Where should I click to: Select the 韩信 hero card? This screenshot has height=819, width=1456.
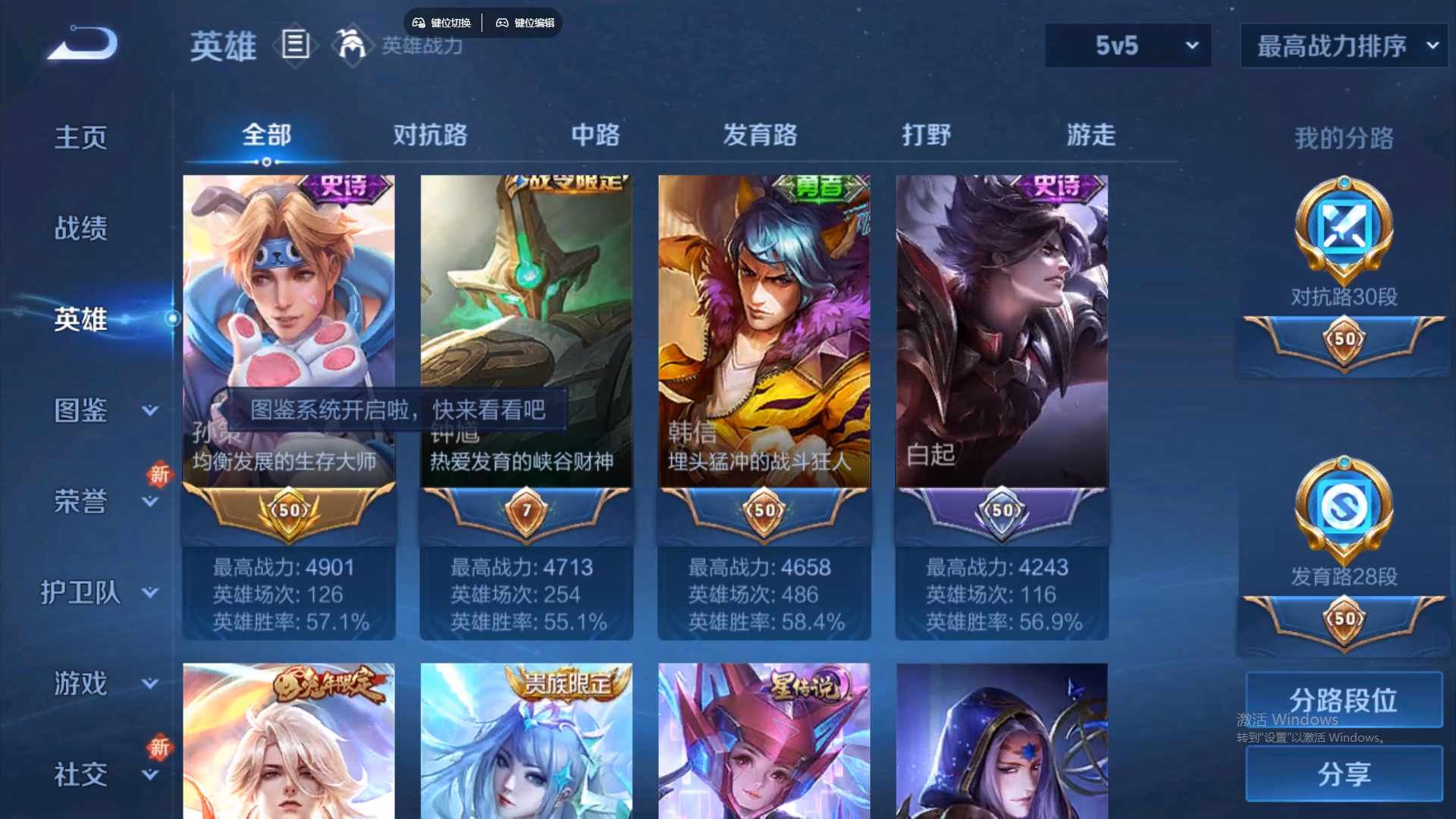(x=764, y=326)
